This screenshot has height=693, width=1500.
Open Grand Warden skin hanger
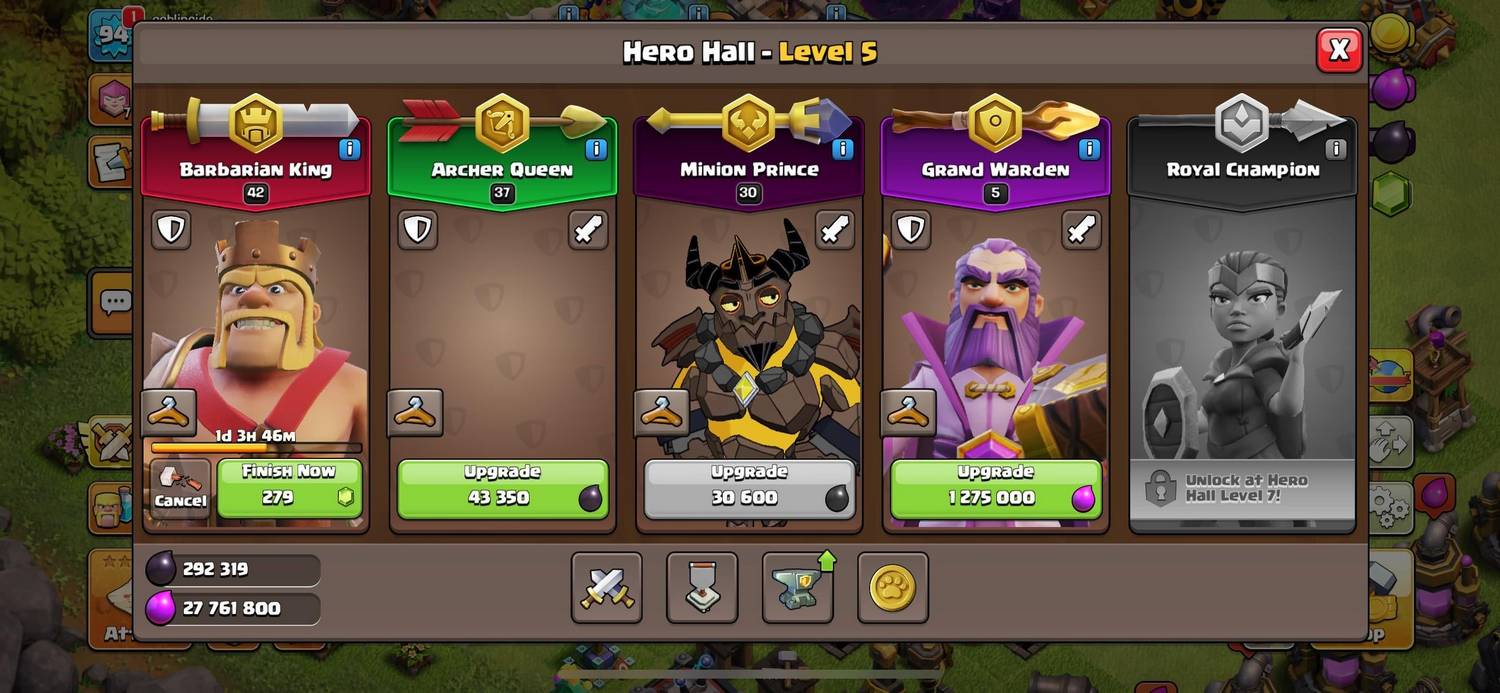tap(908, 413)
